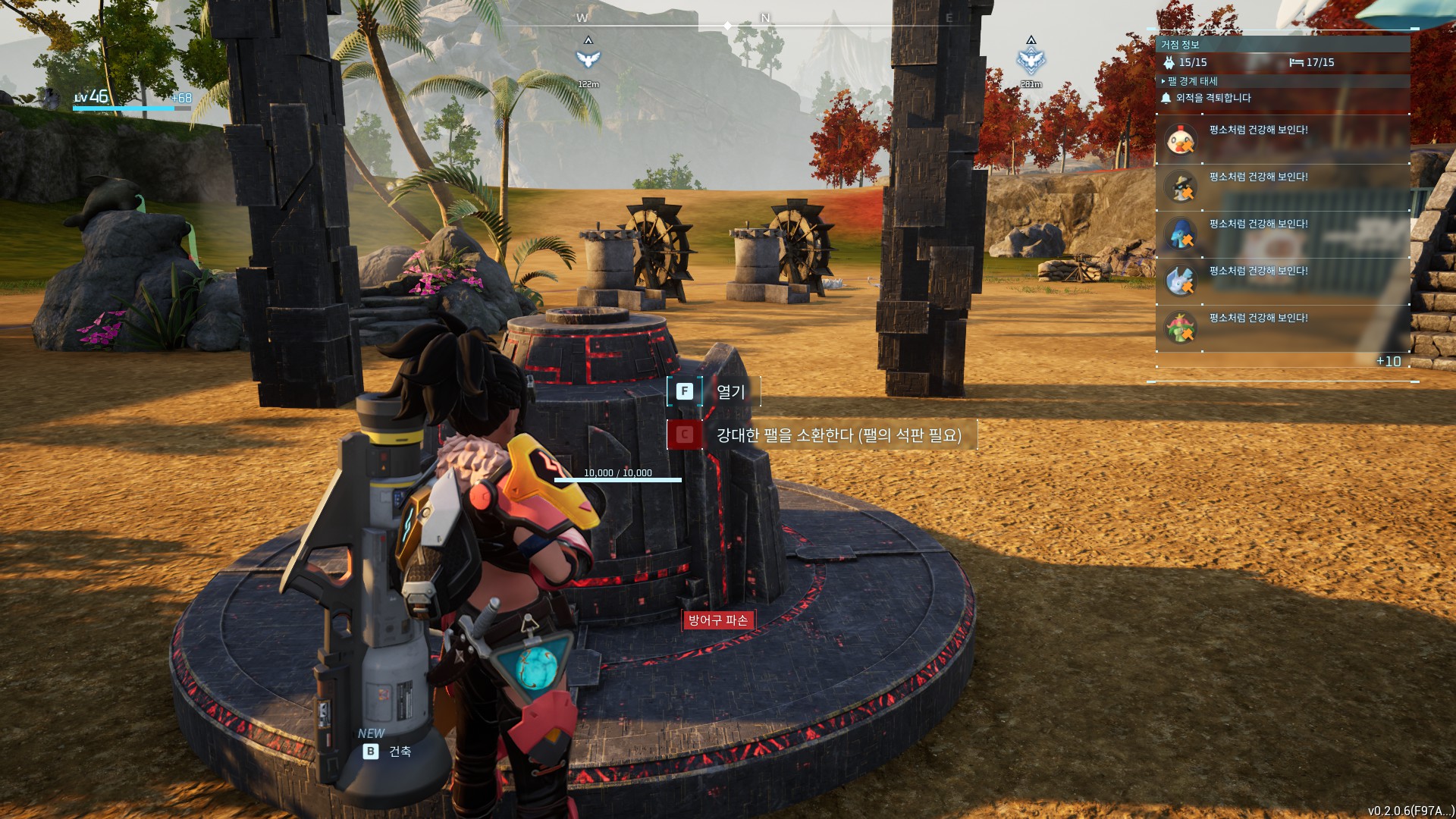Image resolution: width=1456 pixels, height=819 pixels.
Task: Choose the 열기 open interaction option
Action: (x=714, y=391)
